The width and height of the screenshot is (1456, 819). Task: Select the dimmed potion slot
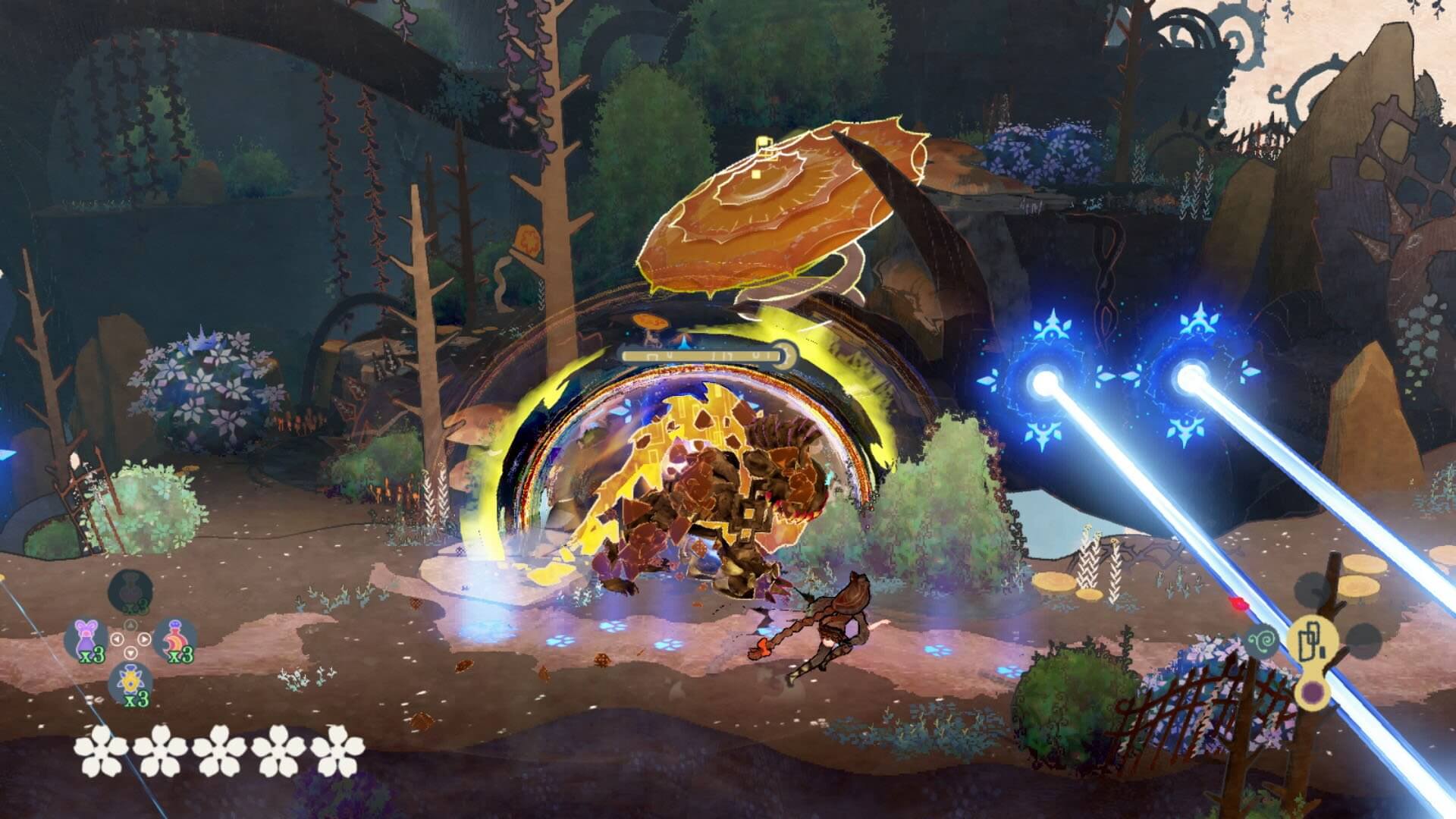[x=130, y=591]
